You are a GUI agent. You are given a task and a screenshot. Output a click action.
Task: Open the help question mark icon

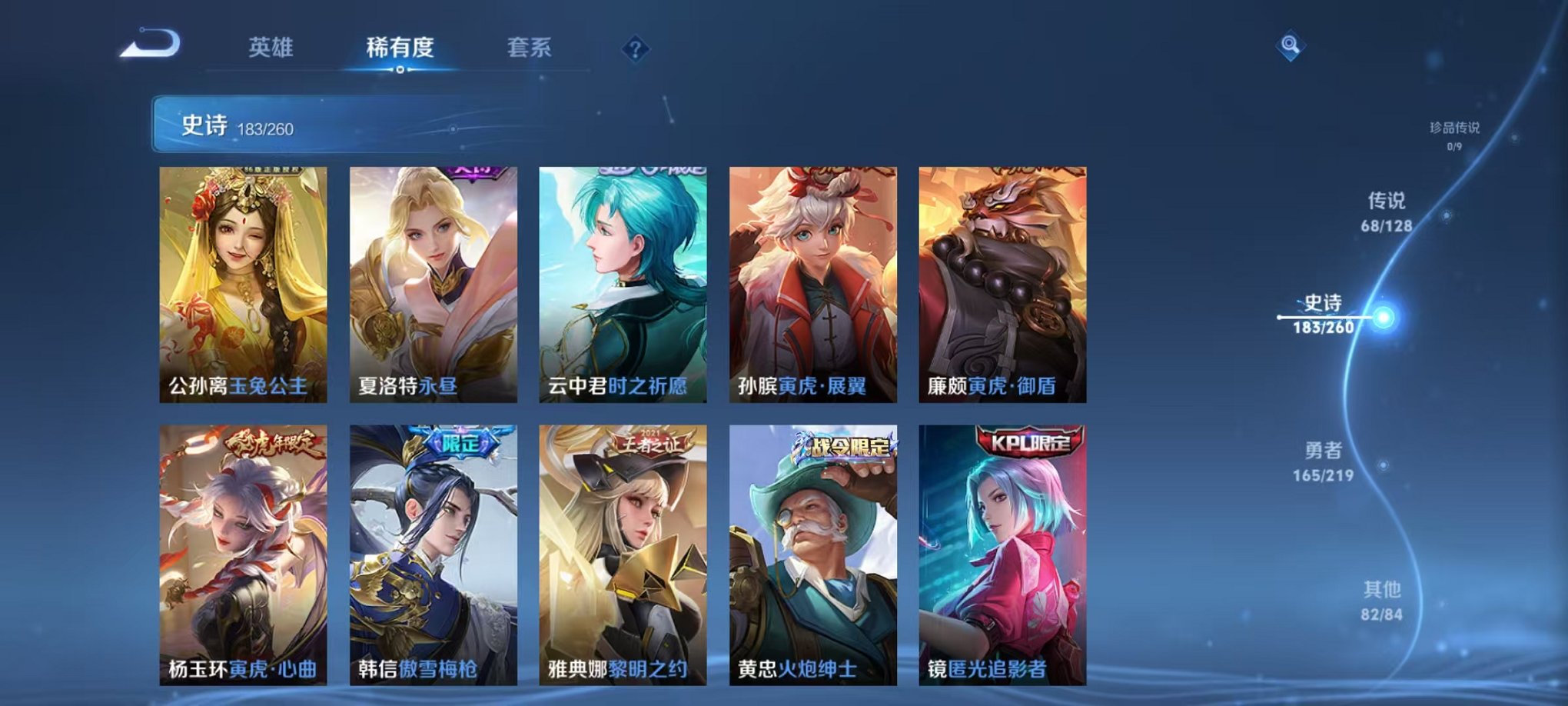pos(635,49)
